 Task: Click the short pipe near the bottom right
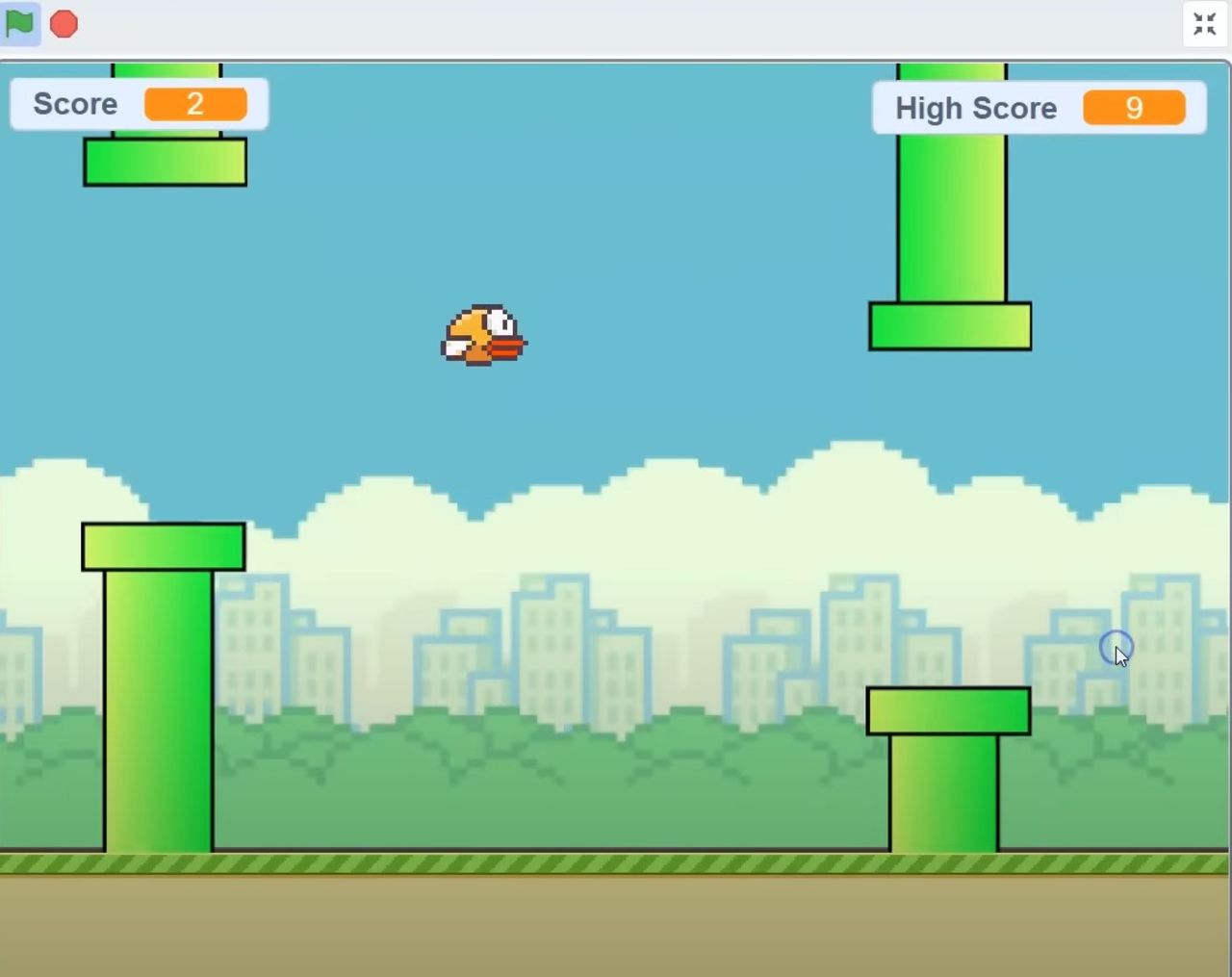click(x=948, y=770)
